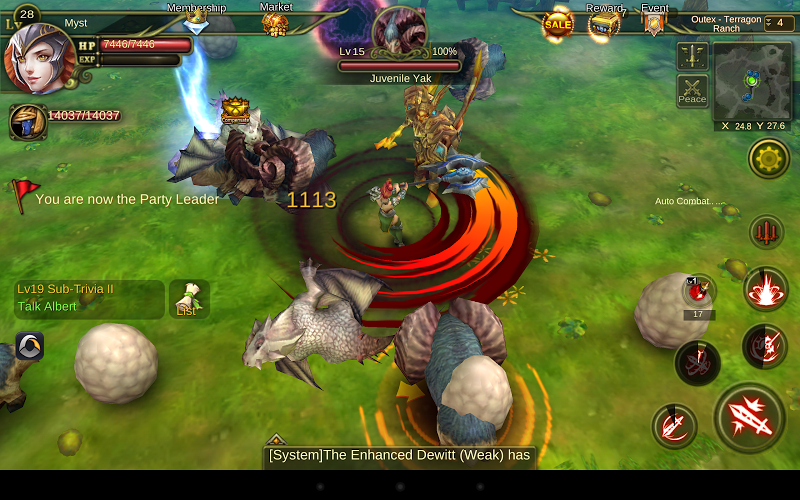Image resolution: width=800 pixels, height=500 pixels.
Task: Open the Reward chest
Action: pyautogui.click(x=604, y=22)
